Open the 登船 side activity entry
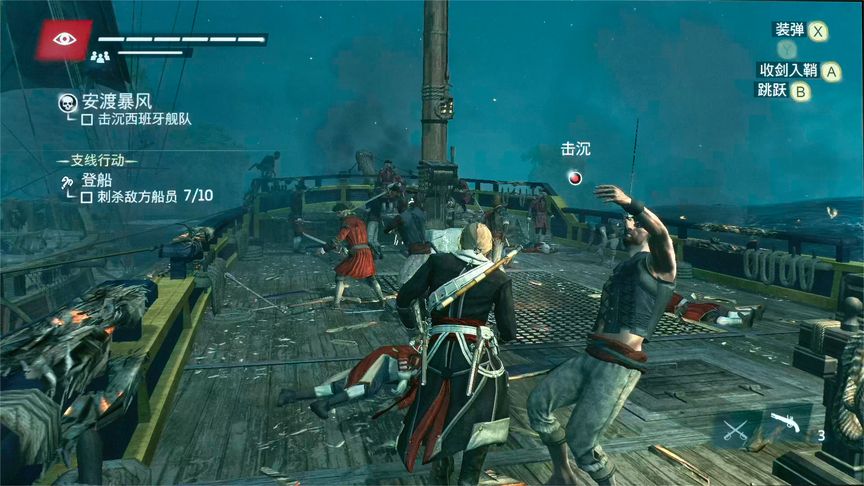The height and width of the screenshot is (486, 864). pos(97,180)
